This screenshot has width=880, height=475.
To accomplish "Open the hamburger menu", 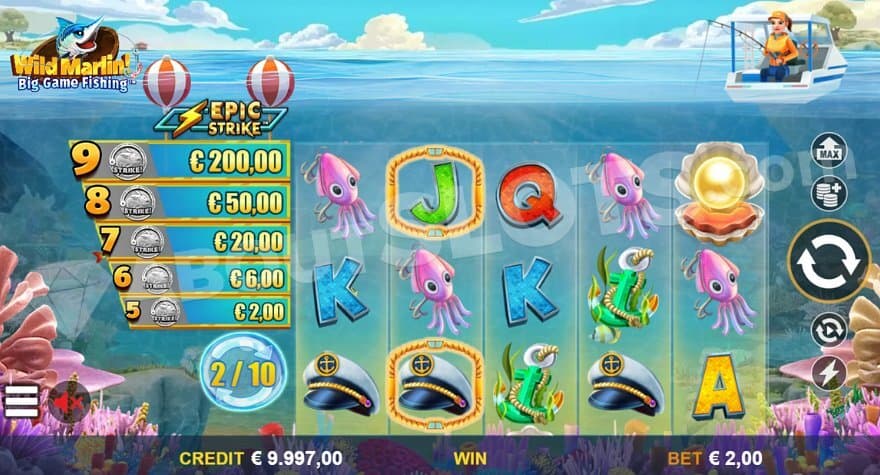I will (x=21, y=400).
